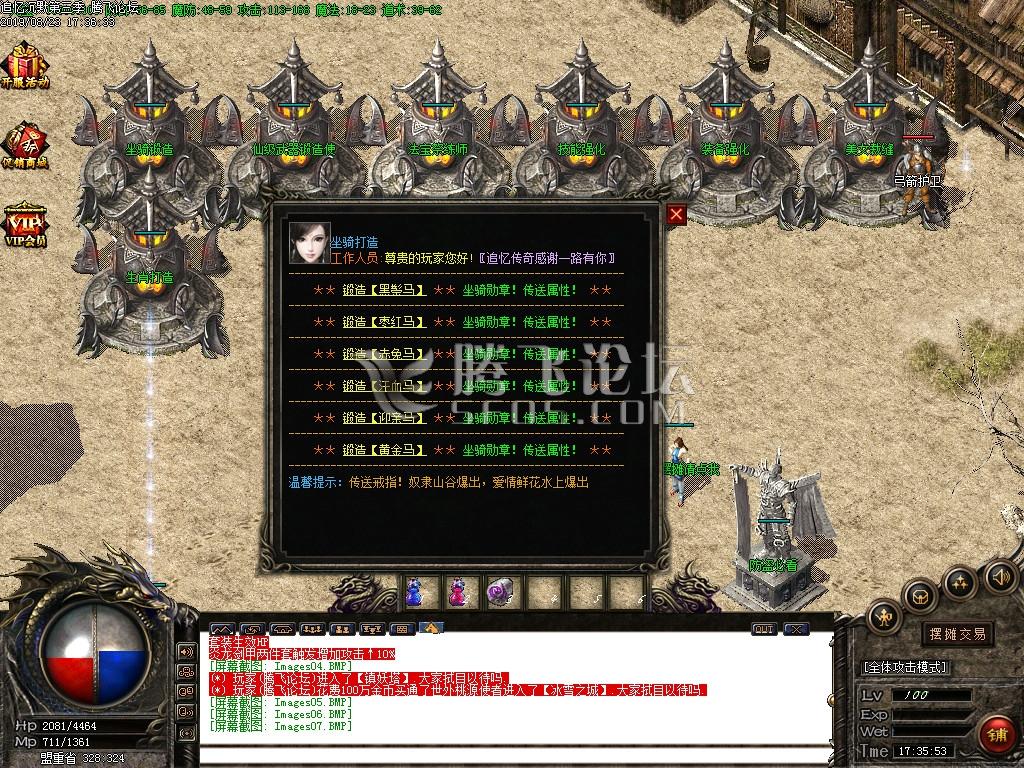Click the OUT button above chat
The image size is (1024, 768).
pyautogui.click(x=763, y=629)
